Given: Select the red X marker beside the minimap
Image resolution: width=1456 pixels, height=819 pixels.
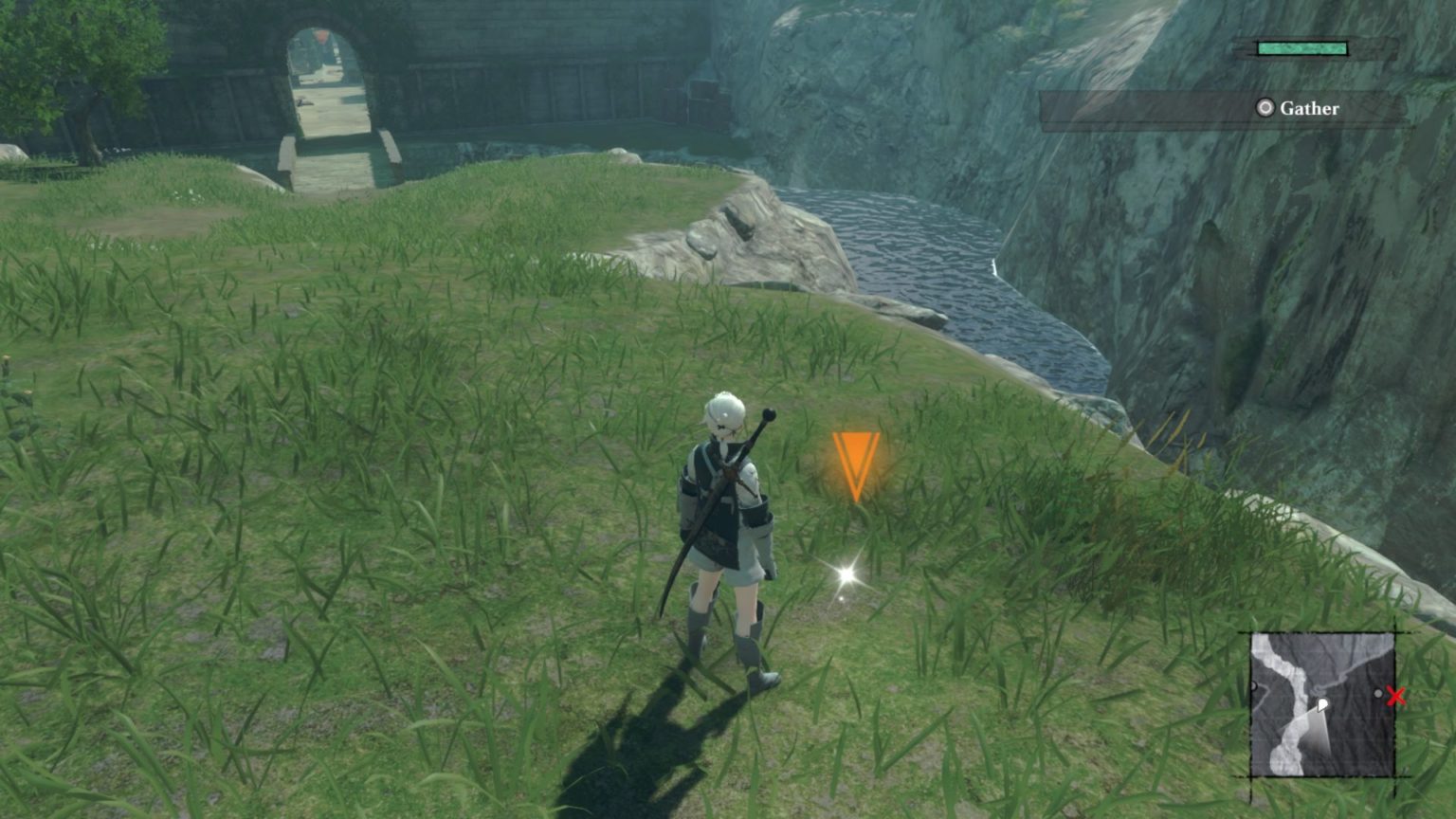Looking at the screenshot, I should [1395, 698].
